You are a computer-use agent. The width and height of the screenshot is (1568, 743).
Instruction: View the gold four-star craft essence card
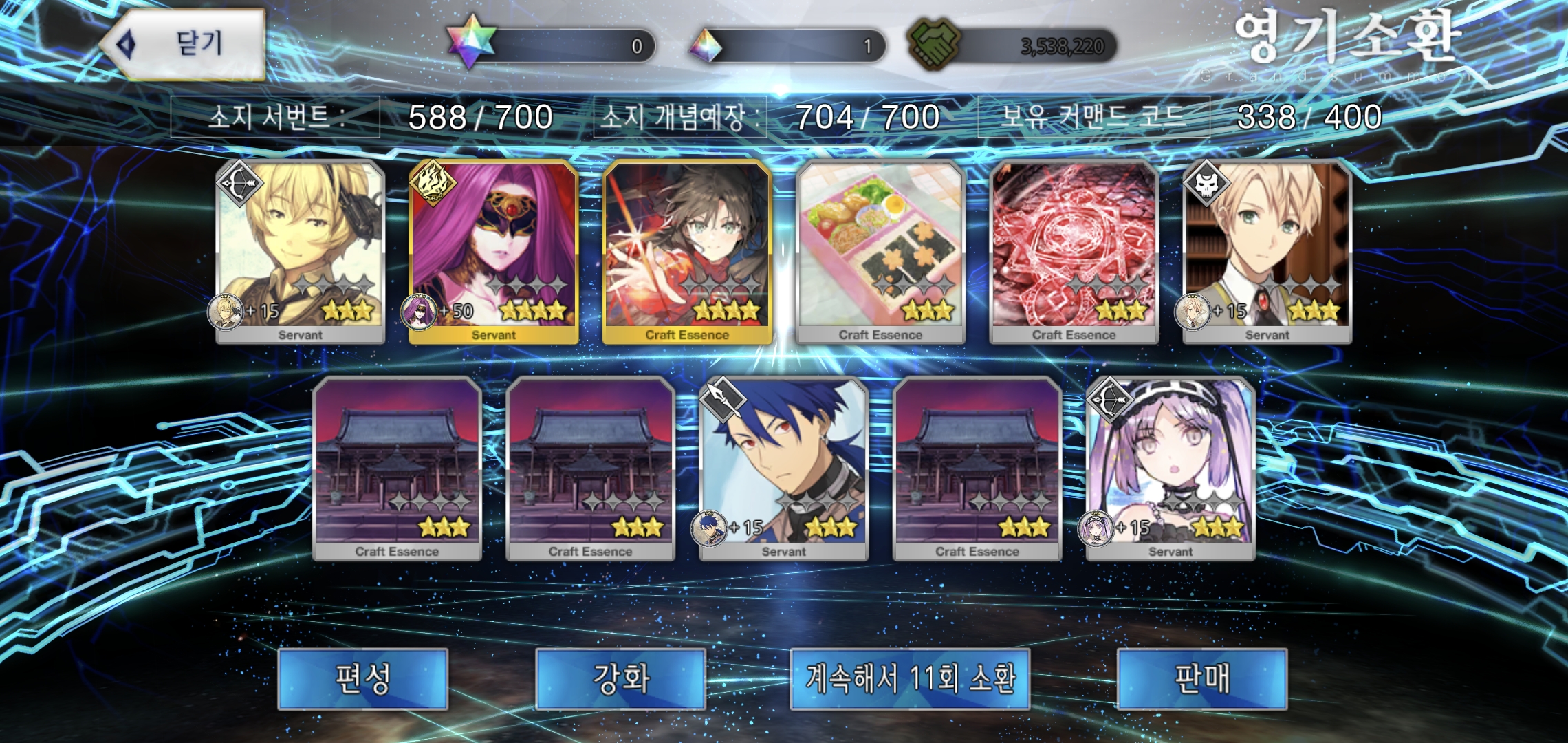click(x=687, y=251)
